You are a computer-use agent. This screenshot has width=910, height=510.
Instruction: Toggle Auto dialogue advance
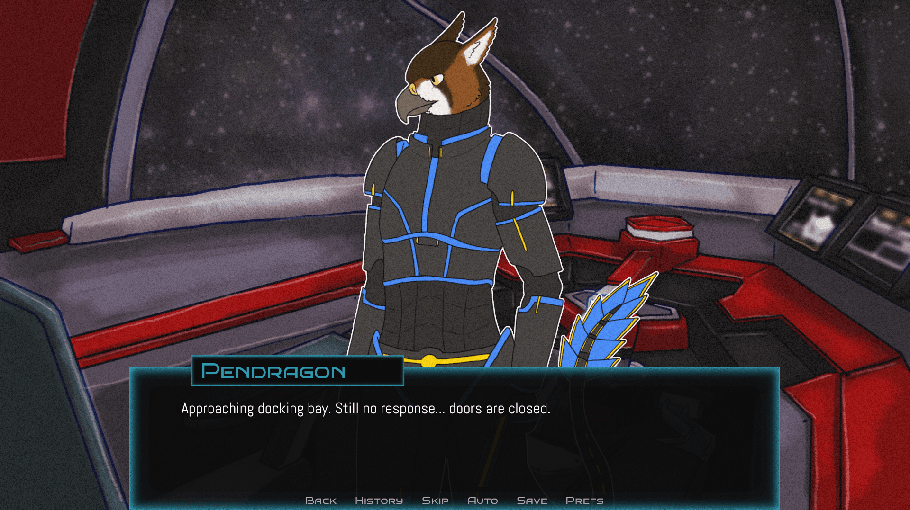click(483, 500)
